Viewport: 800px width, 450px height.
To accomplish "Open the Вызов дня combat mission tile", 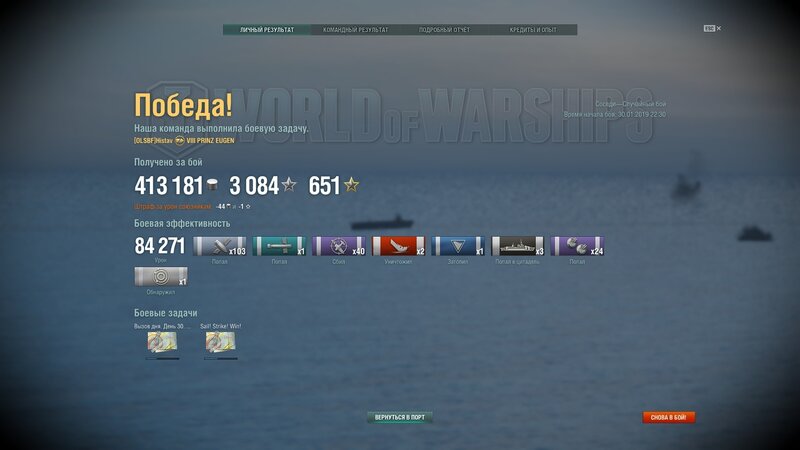I will pos(162,343).
